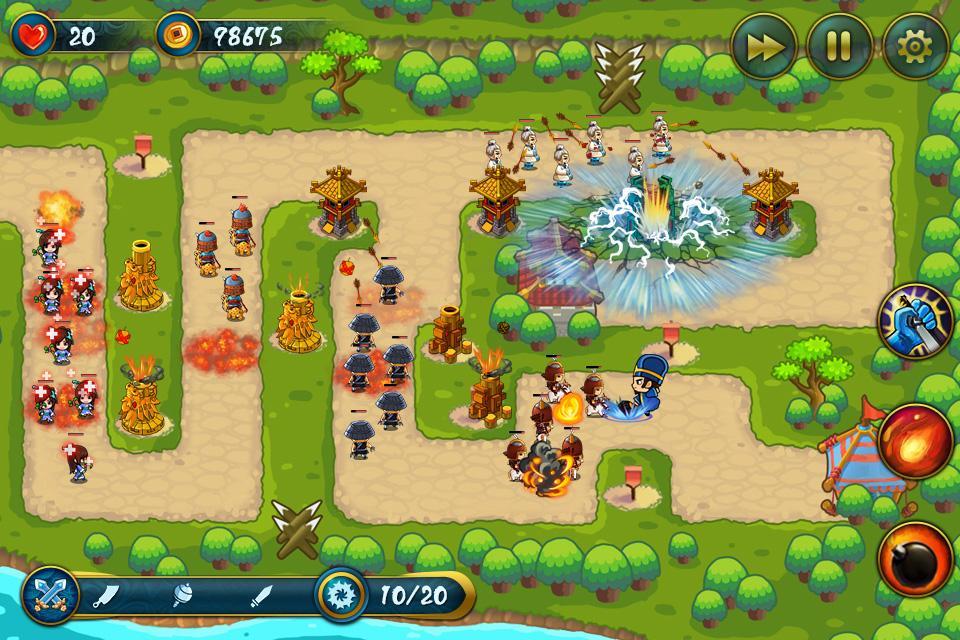This screenshot has height=640, width=960.
Task: Choose the spinning top mace icon
Action: click(184, 596)
